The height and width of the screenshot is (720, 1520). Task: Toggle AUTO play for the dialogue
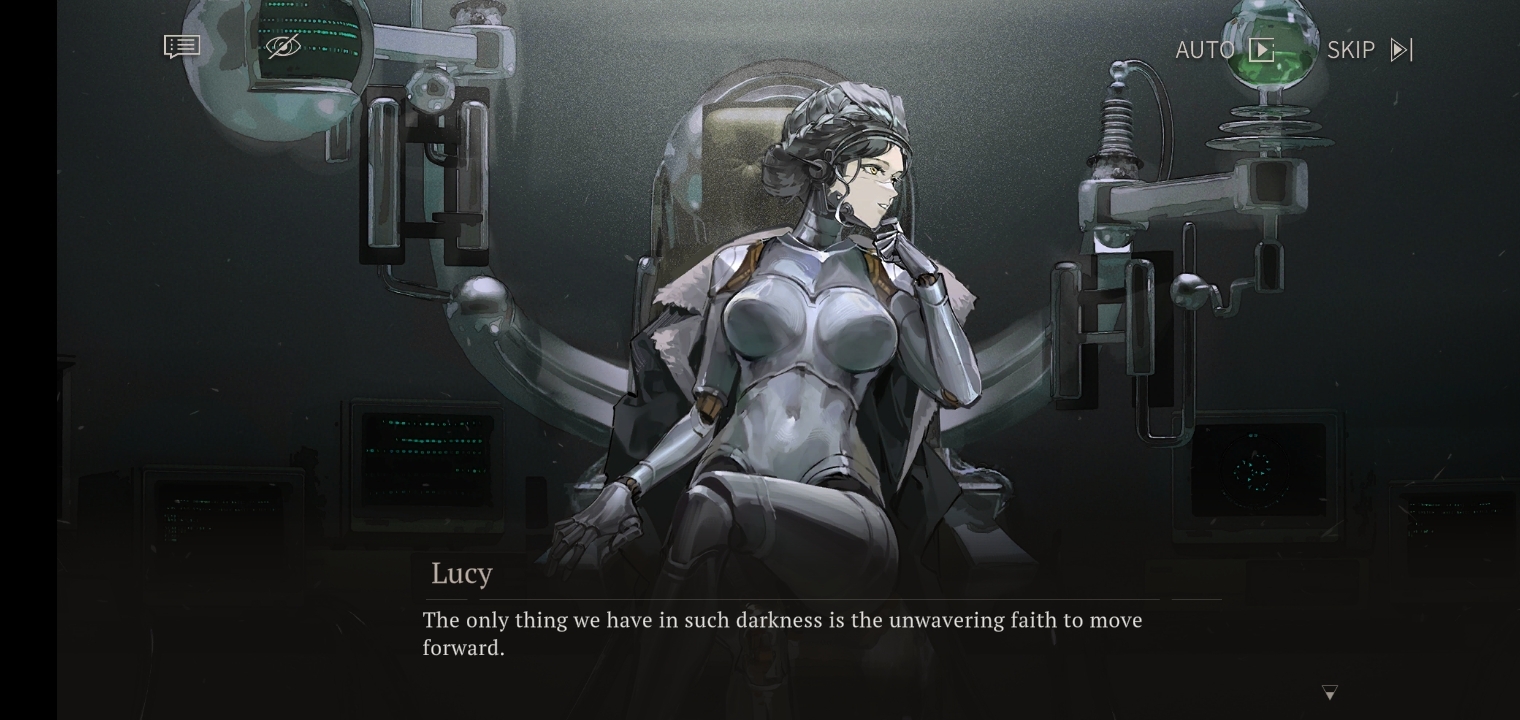click(x=1225, y=50)
